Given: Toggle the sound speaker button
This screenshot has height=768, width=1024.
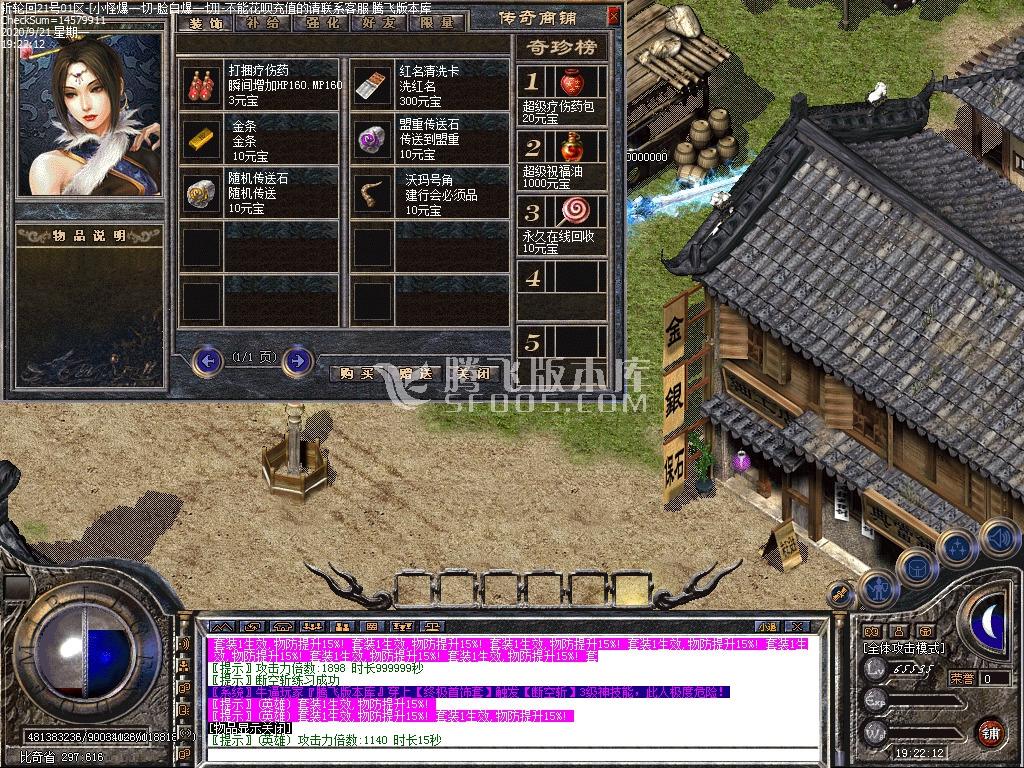Looking at the screenshot, I should point(998,537).
